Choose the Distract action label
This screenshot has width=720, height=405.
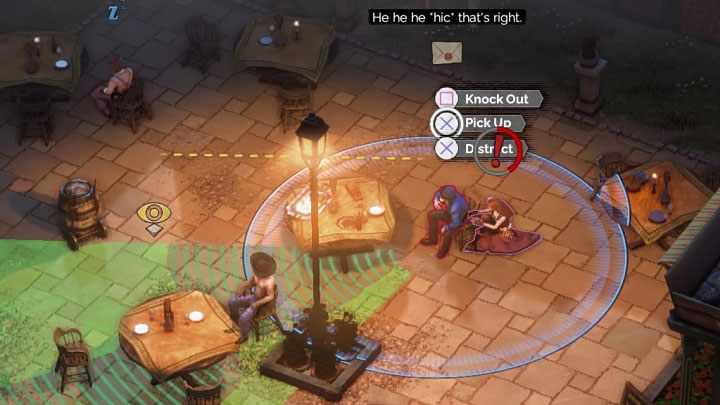[488, 149]
